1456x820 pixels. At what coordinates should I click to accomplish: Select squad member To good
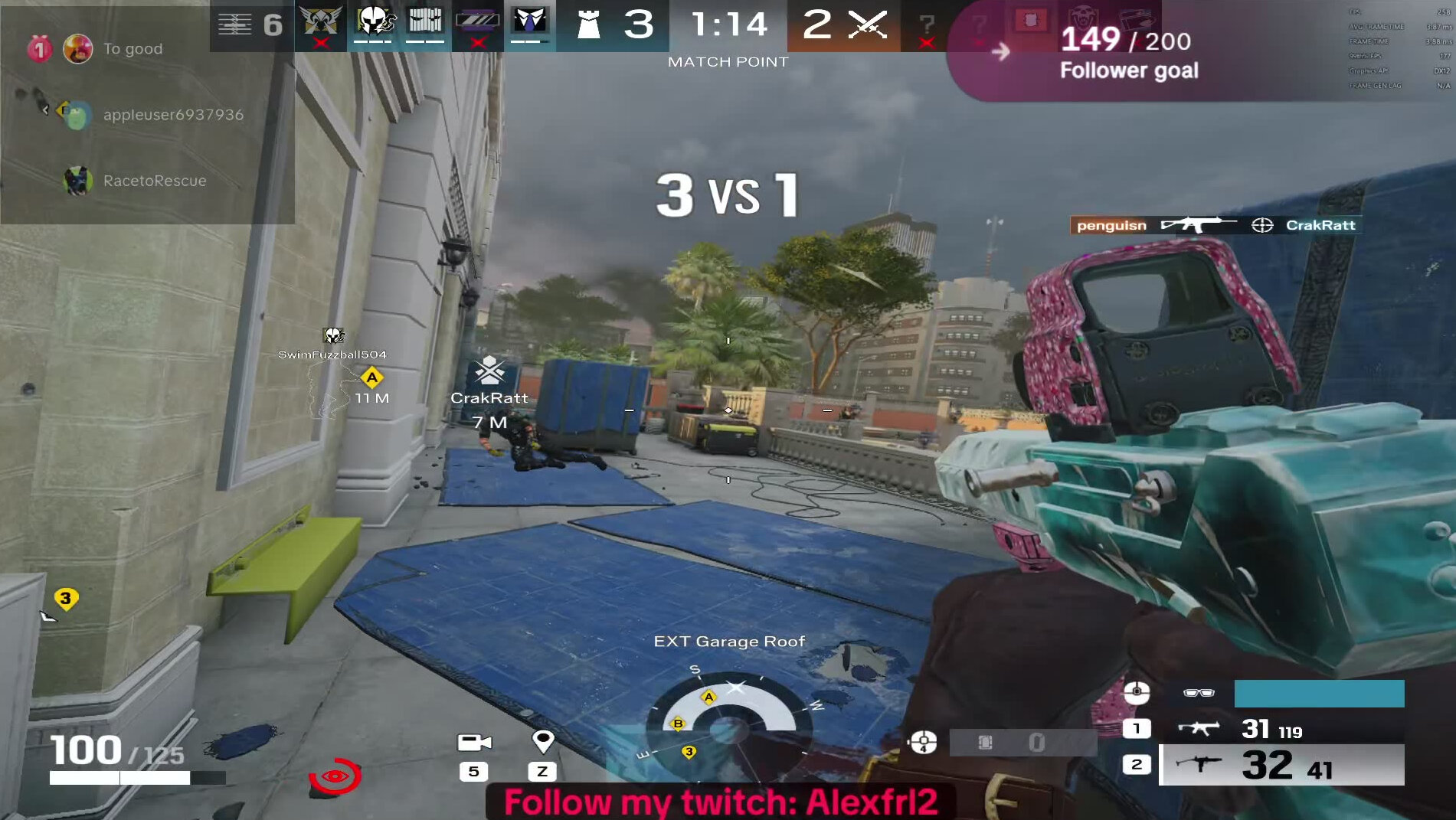pyautogui.click(x=132, y=49)
